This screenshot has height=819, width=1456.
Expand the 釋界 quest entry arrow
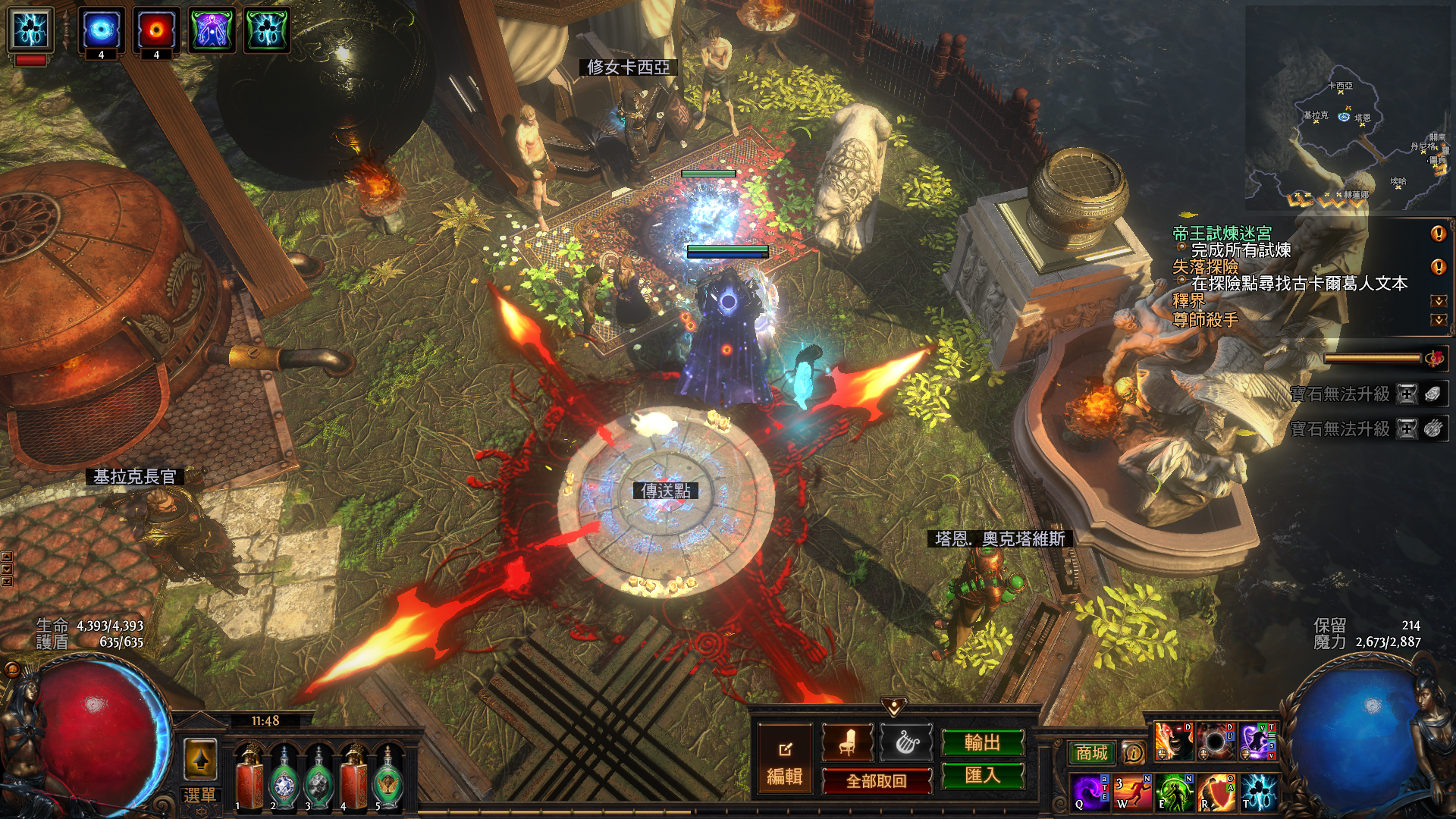pos(1438,301)
